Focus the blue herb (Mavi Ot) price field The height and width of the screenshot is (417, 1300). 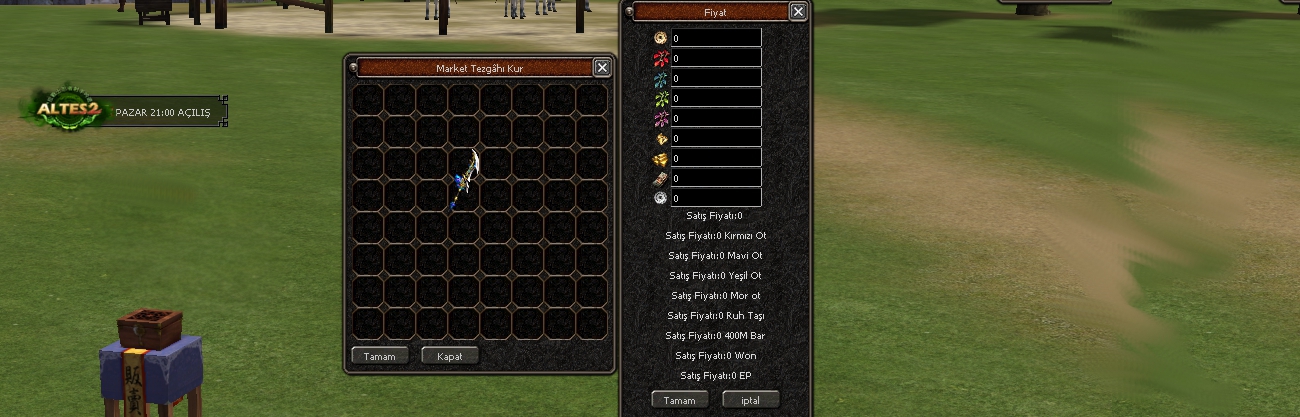715,78
